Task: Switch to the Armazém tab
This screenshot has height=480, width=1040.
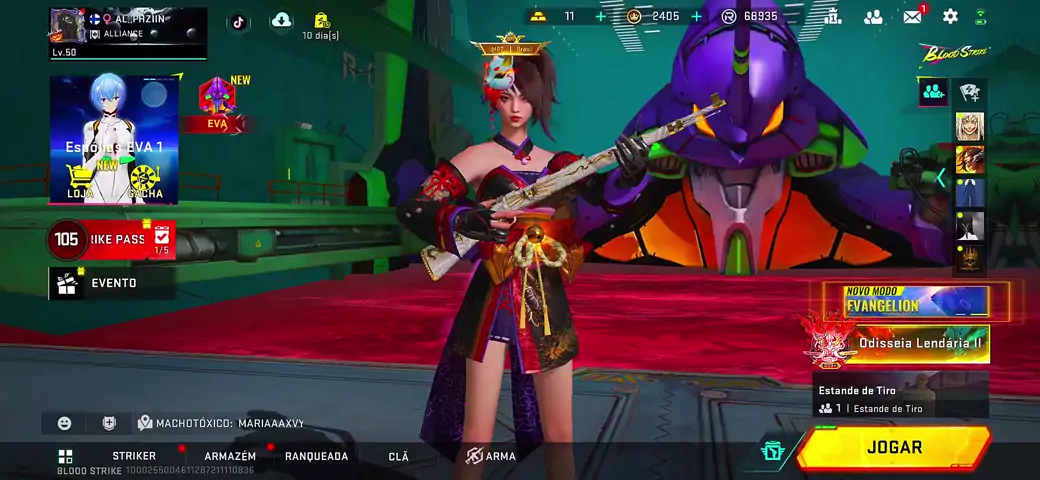Action: pyautogui.click(x=230, y=456)
